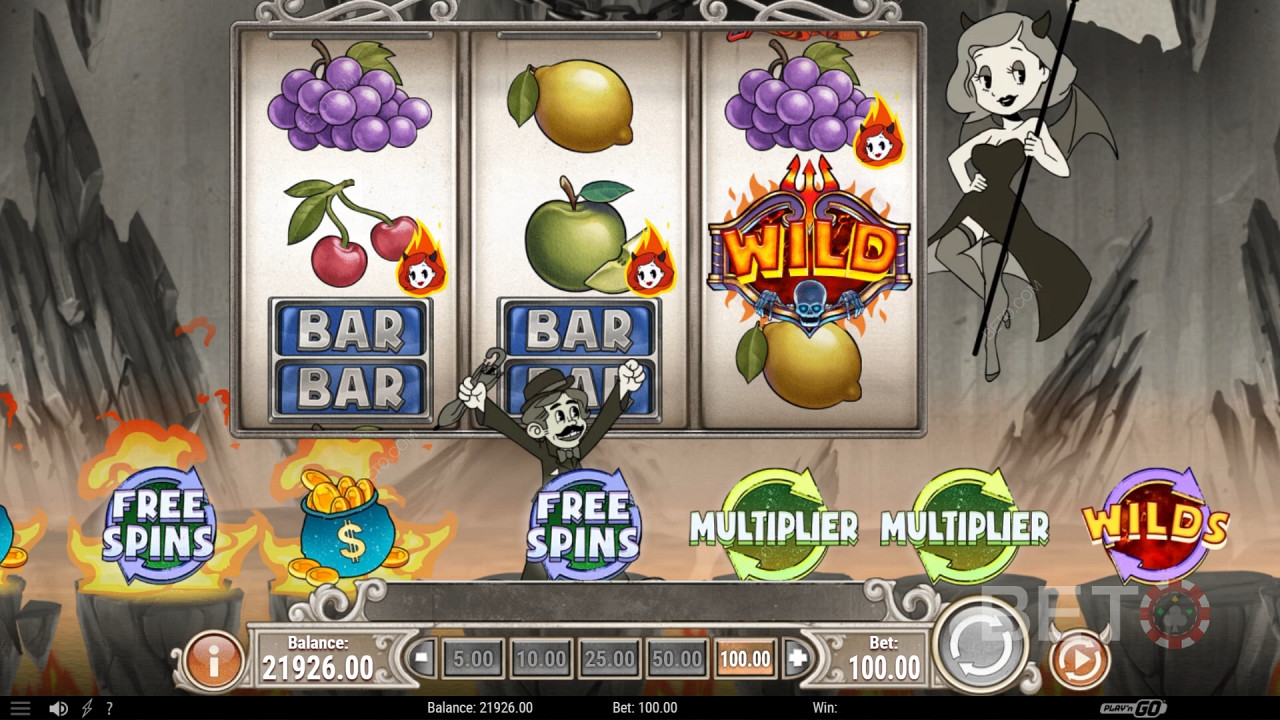This screenshot has width=1280, height=720.
Task: Toggle fast play lightning bolt icon
Action: pyautogui.click(x=86, y=708)
